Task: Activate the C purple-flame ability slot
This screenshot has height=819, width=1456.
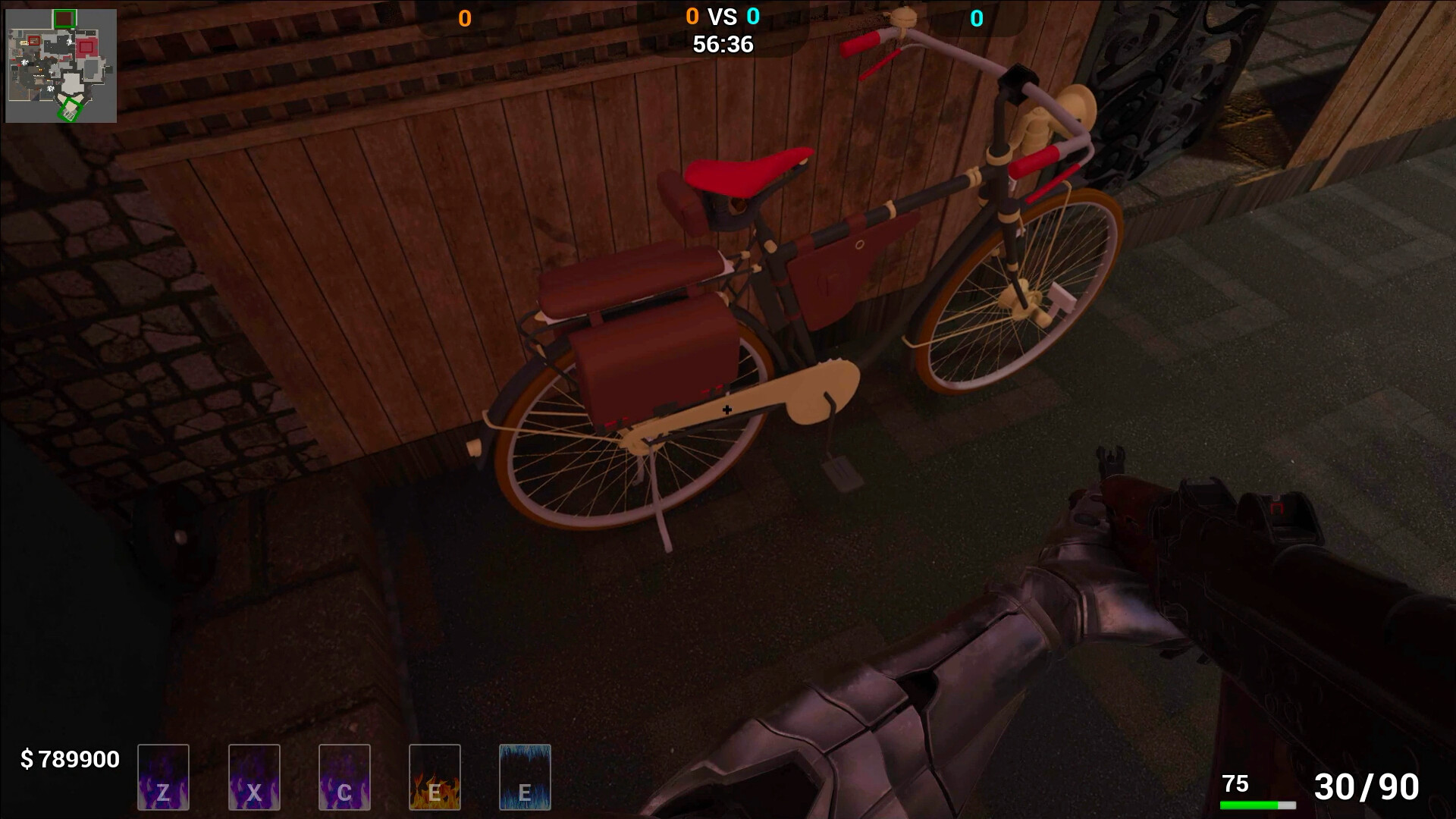Action: point(344,777)
